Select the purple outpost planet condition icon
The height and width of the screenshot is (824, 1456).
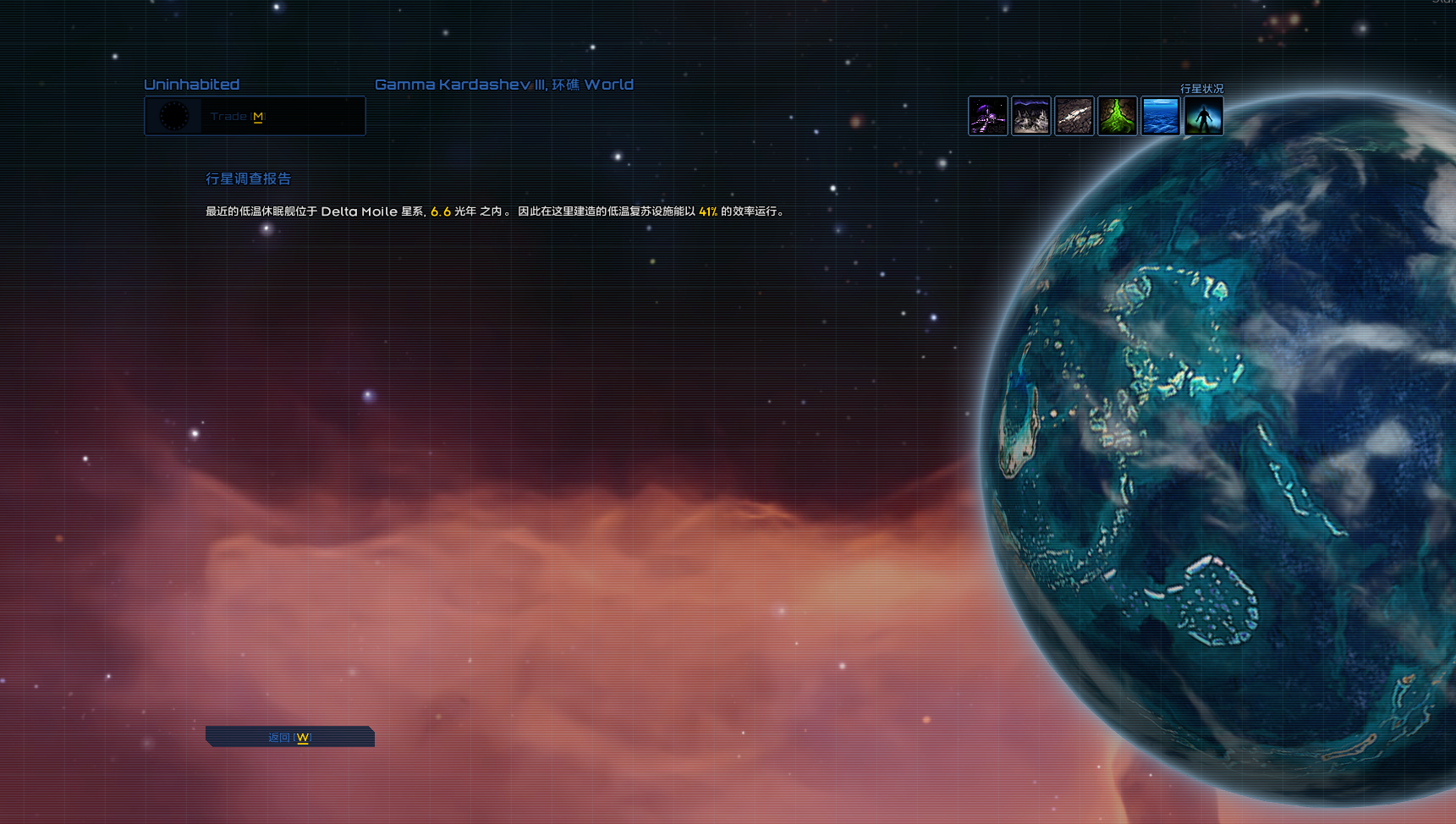[x=987, y=116]
